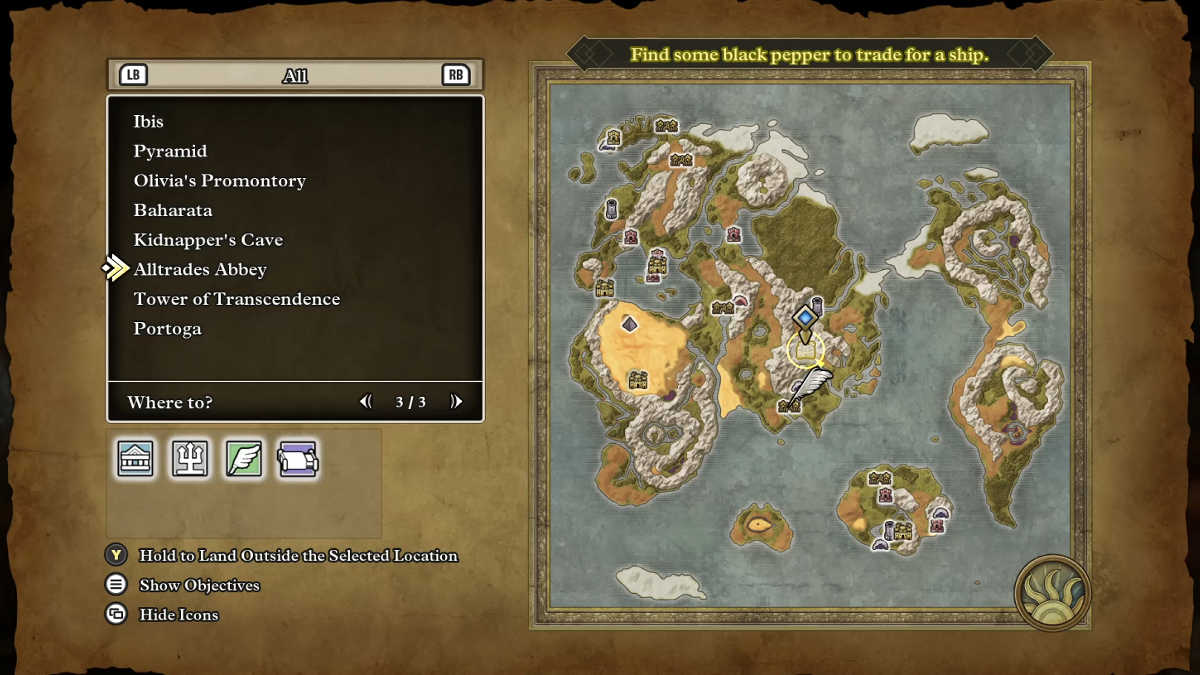The width and height of the screenshot is (1200, 675).
Task: Select Olivia's Promontory entry
Action: [219, 181]
